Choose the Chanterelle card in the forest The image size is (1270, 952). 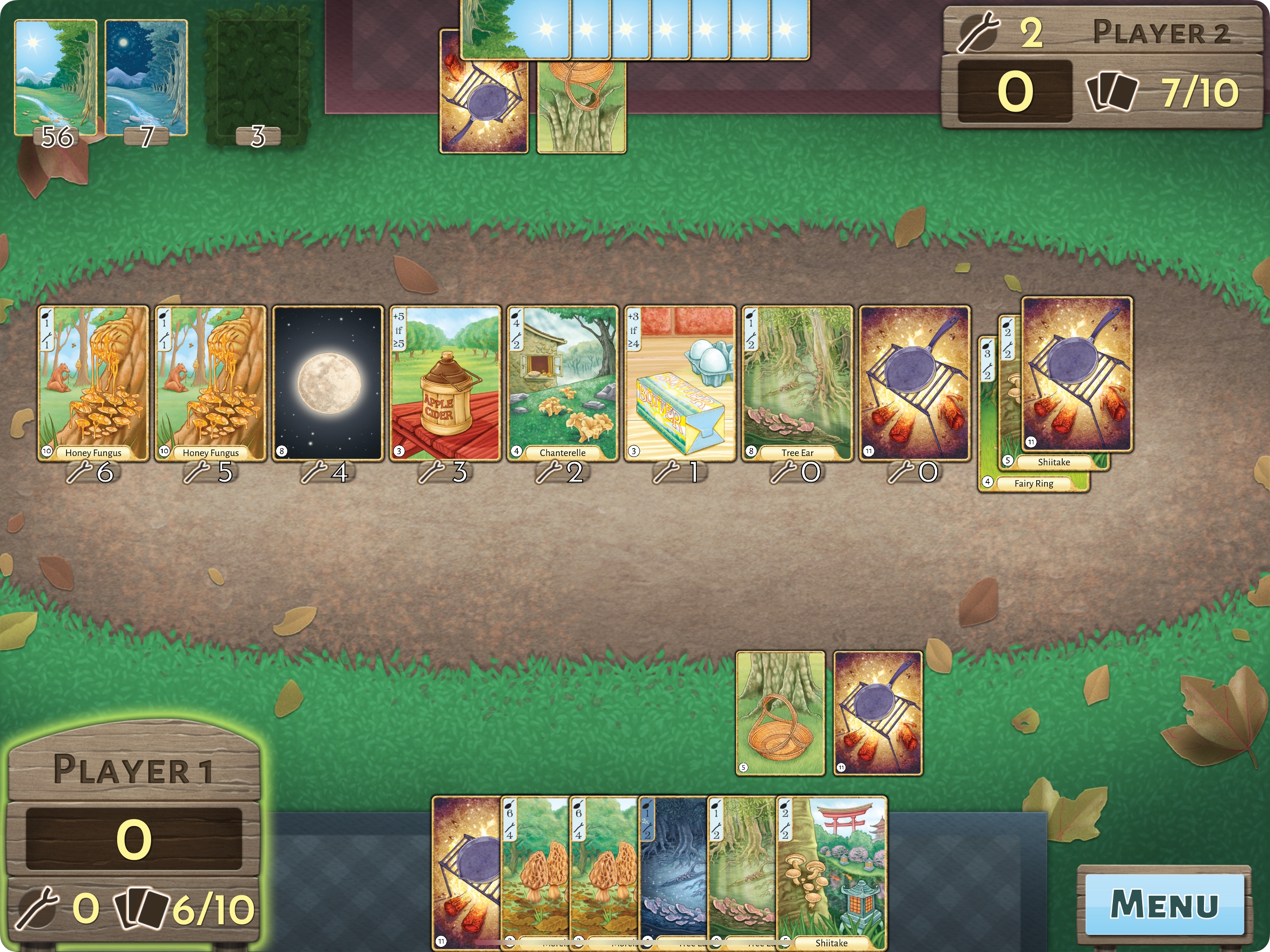point(562,383)
